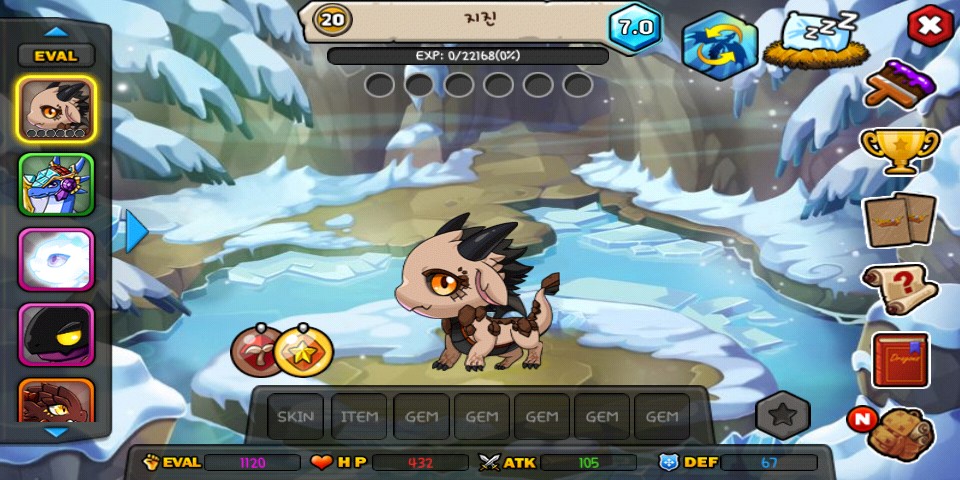Open the new food pile item
960x480 pixels.
coord(898,432)
